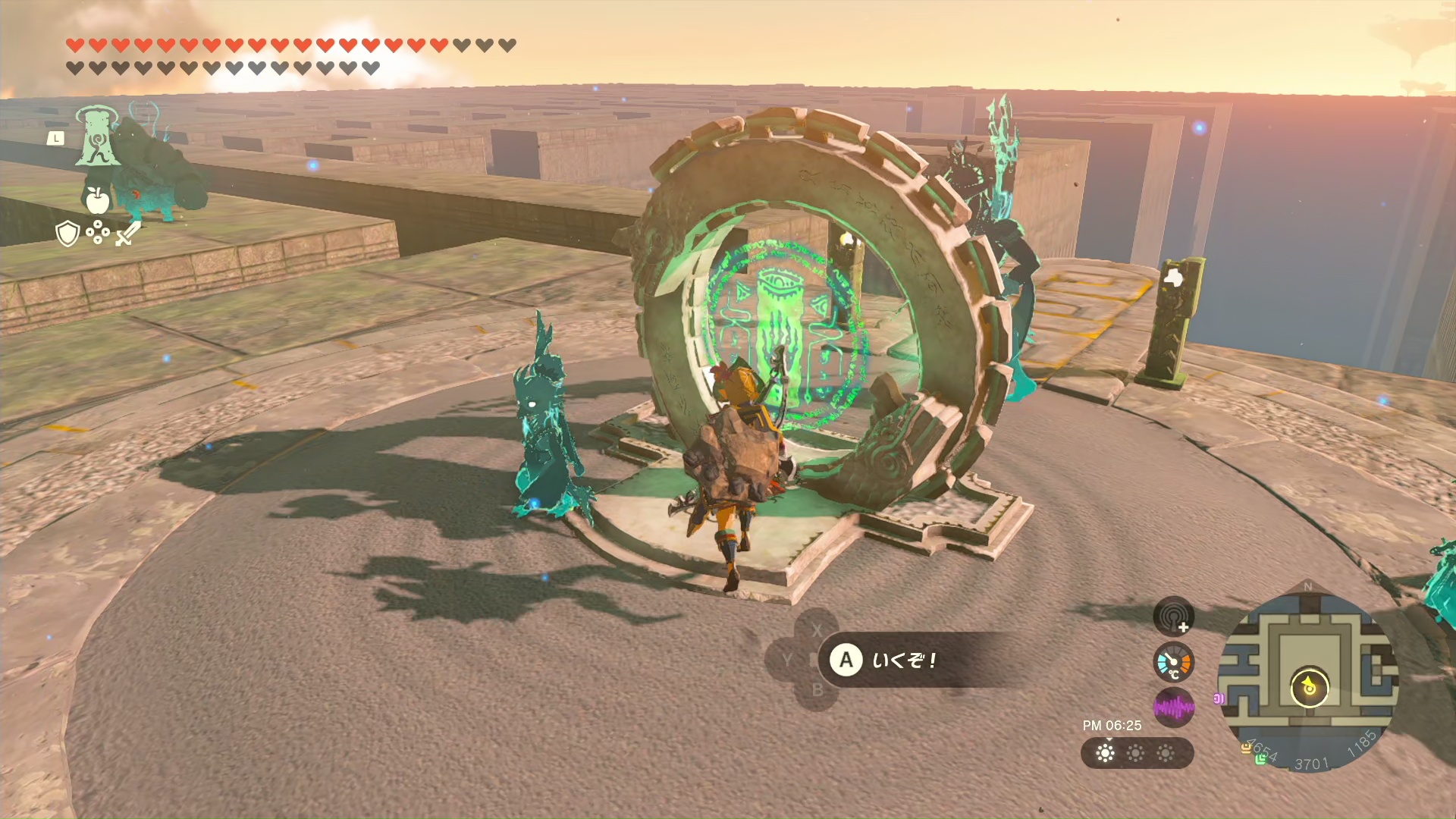Open the shield quick-select icon
Viewport: 1456px width, 819px height.
(67, 234)
